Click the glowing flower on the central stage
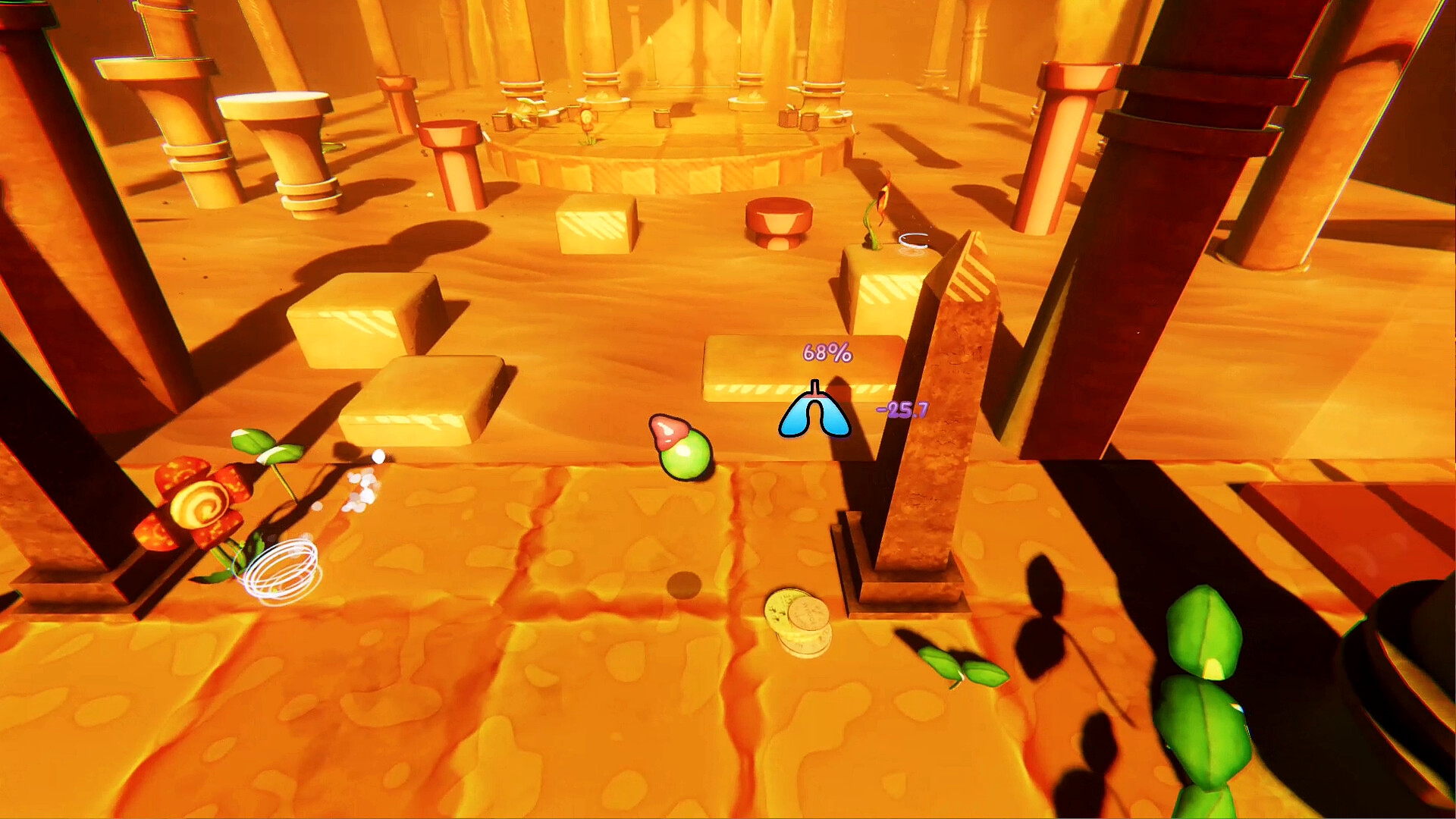The image size is (1456, 819). tap(585, 119)
